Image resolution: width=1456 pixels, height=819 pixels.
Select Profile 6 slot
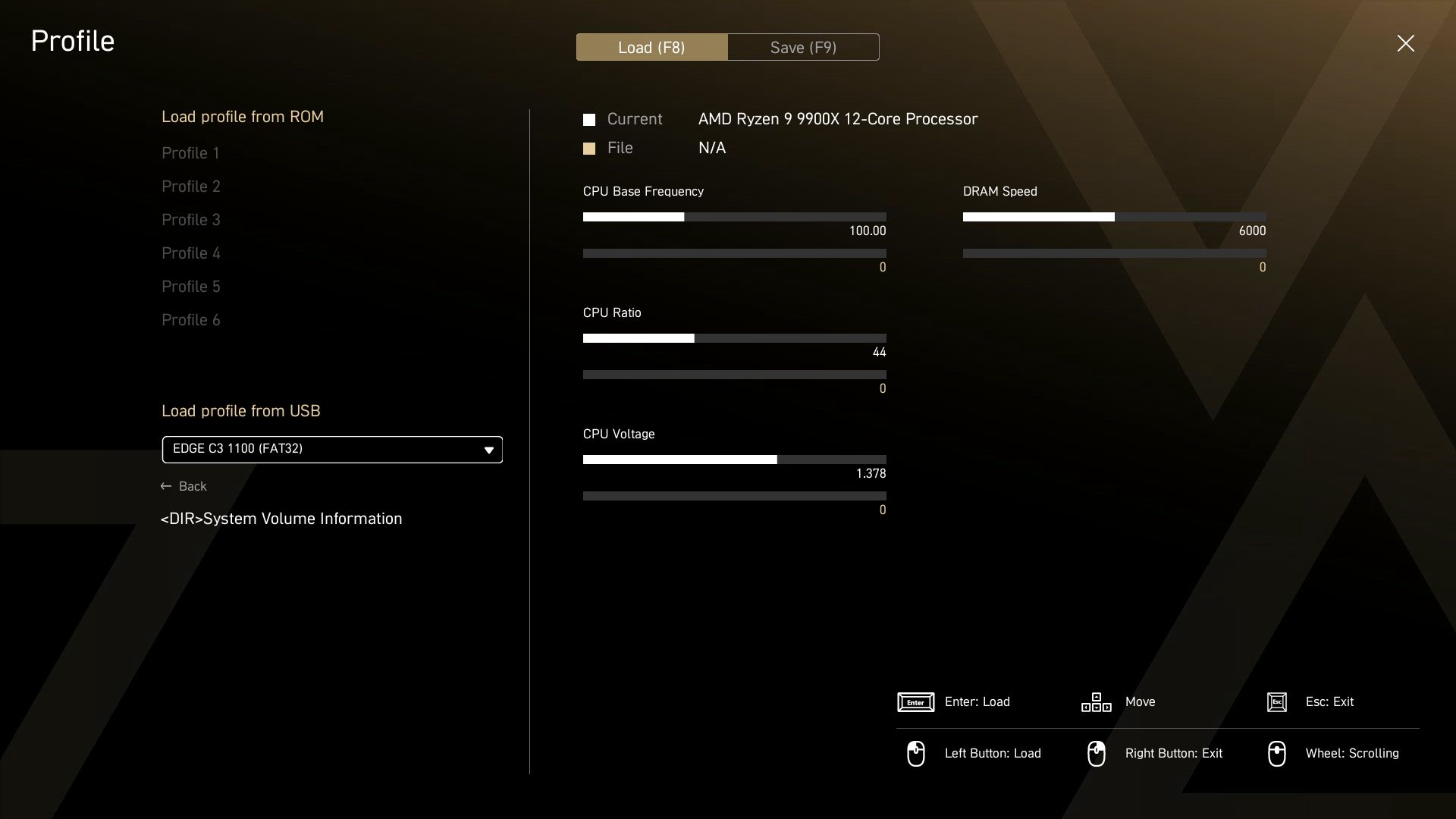click(191, 320)
